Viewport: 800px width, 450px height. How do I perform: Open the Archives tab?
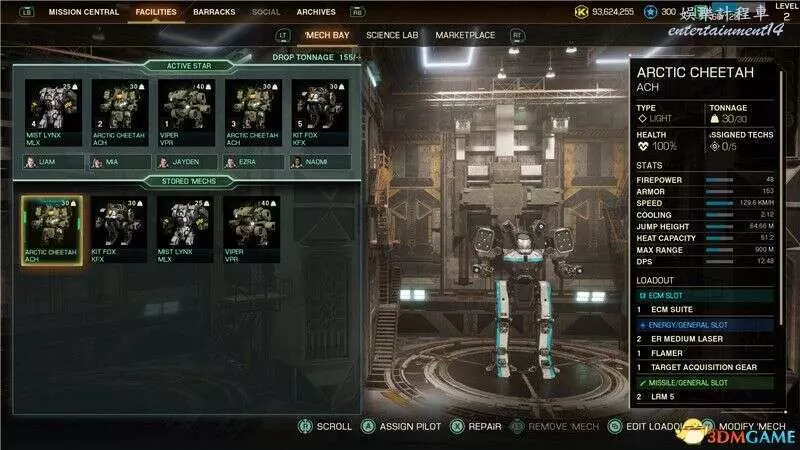pyautogui.click(x=316, y=13)
